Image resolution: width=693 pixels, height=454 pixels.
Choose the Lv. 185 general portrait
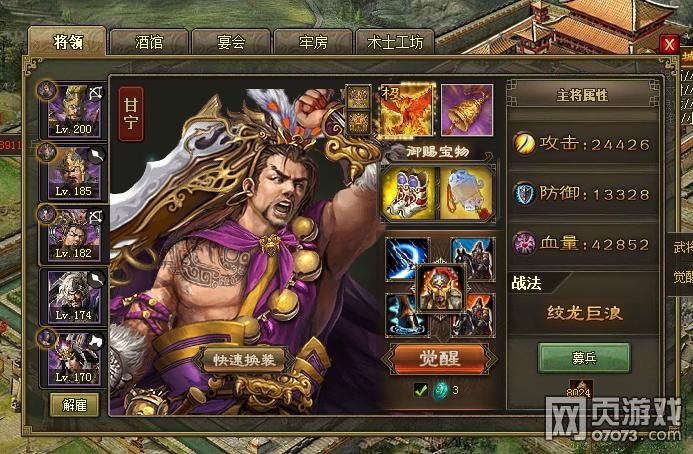tap(74, 171)
